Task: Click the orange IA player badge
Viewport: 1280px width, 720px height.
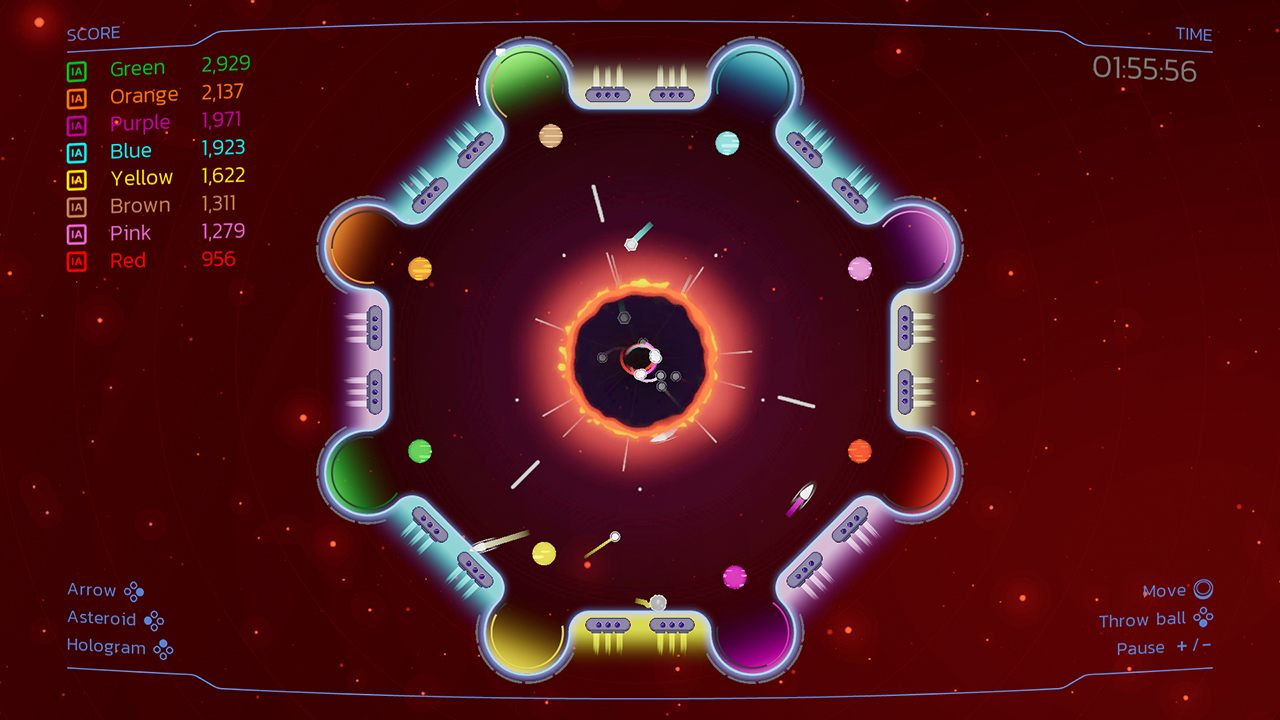Action: [x=75, y=97]
